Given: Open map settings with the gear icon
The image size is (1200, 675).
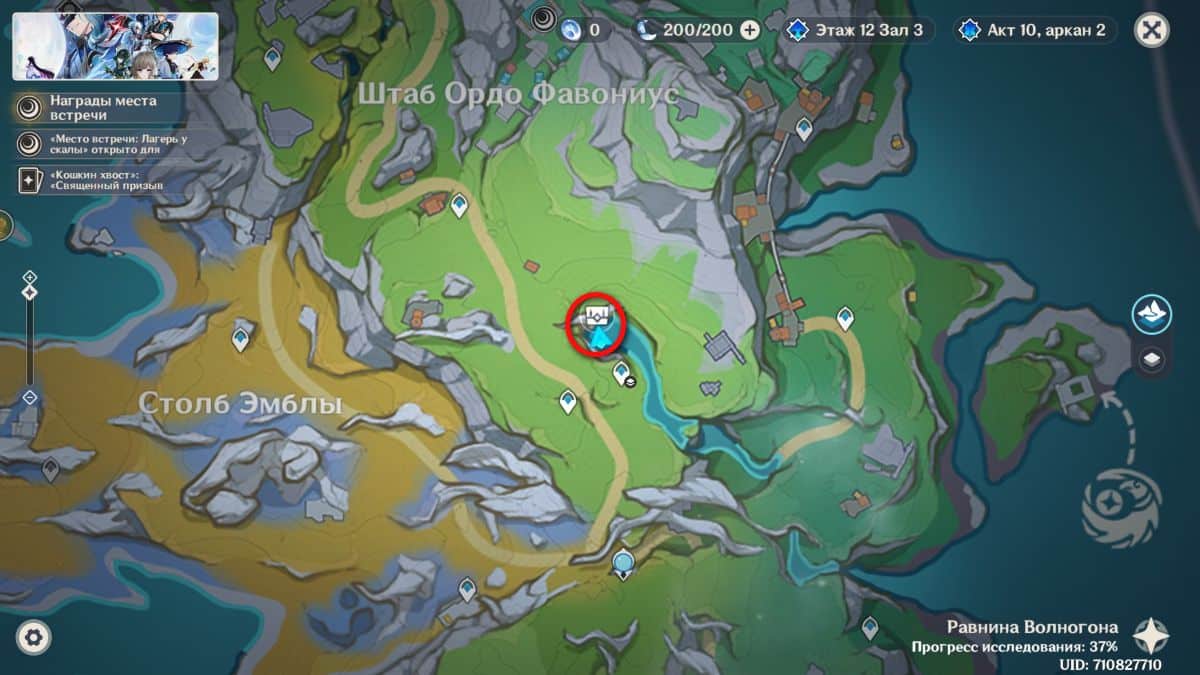Looking at the screenshot, I should tap(33, 636).
